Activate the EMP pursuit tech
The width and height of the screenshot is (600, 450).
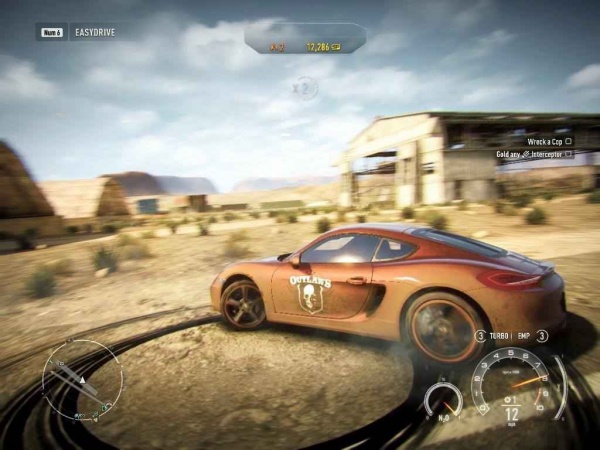click(x=524, y=336)
